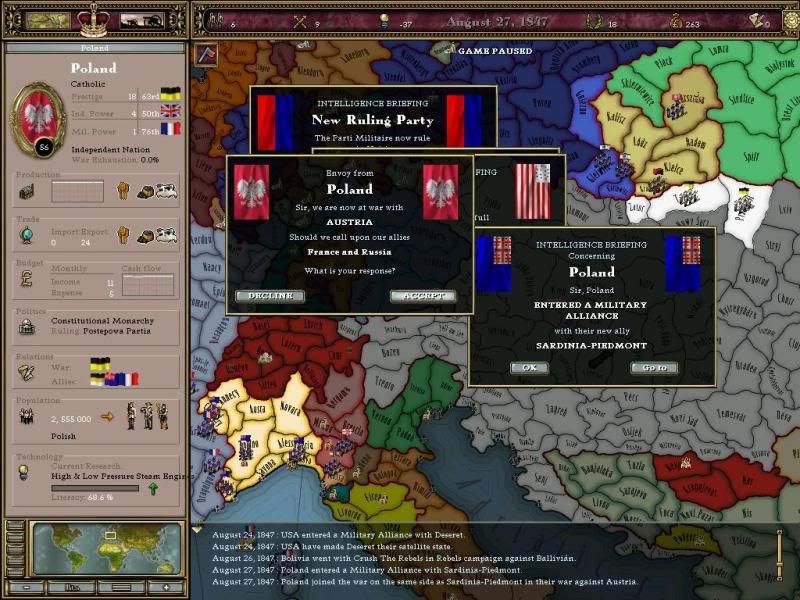Confirm the military alliance briefing with OK
800x600 pixels.
pyautogui.click(x=529, y=368)
